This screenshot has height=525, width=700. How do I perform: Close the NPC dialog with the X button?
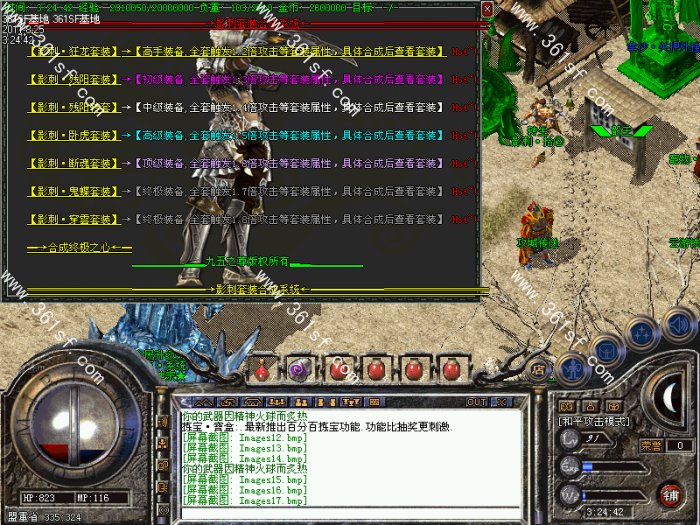click(x=487, y=9)
